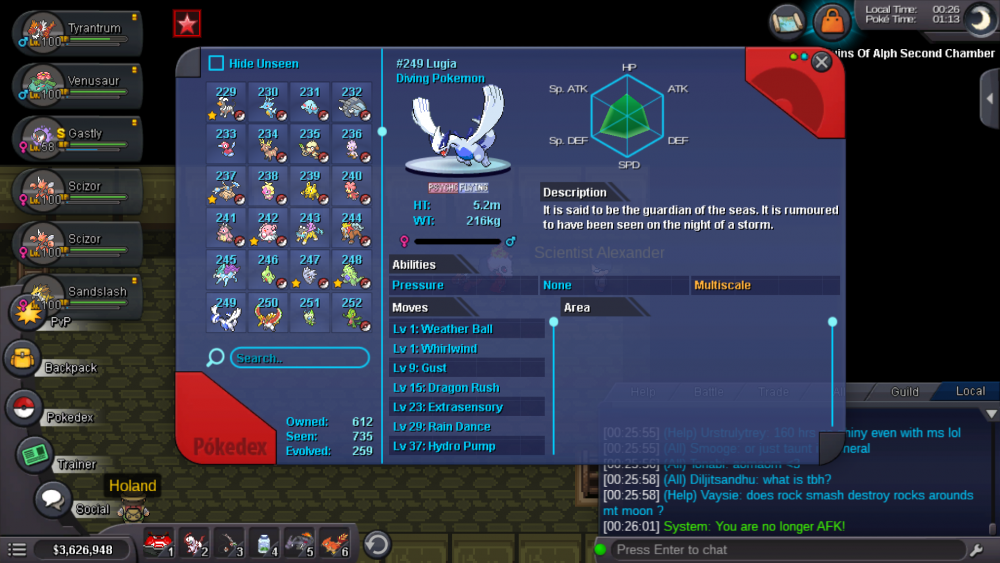Select the Hydro Pump move row
This screenshot has width=1000, height=563.
467,446
